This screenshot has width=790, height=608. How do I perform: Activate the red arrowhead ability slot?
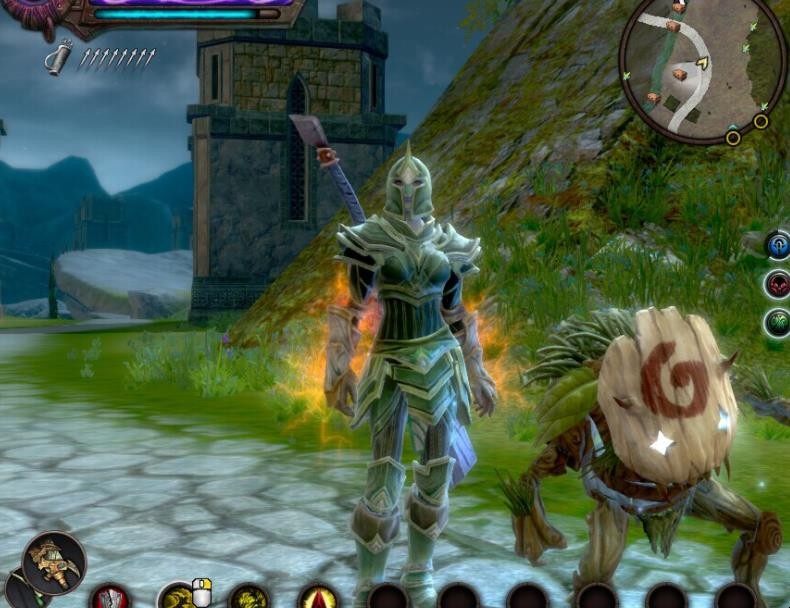318,599
